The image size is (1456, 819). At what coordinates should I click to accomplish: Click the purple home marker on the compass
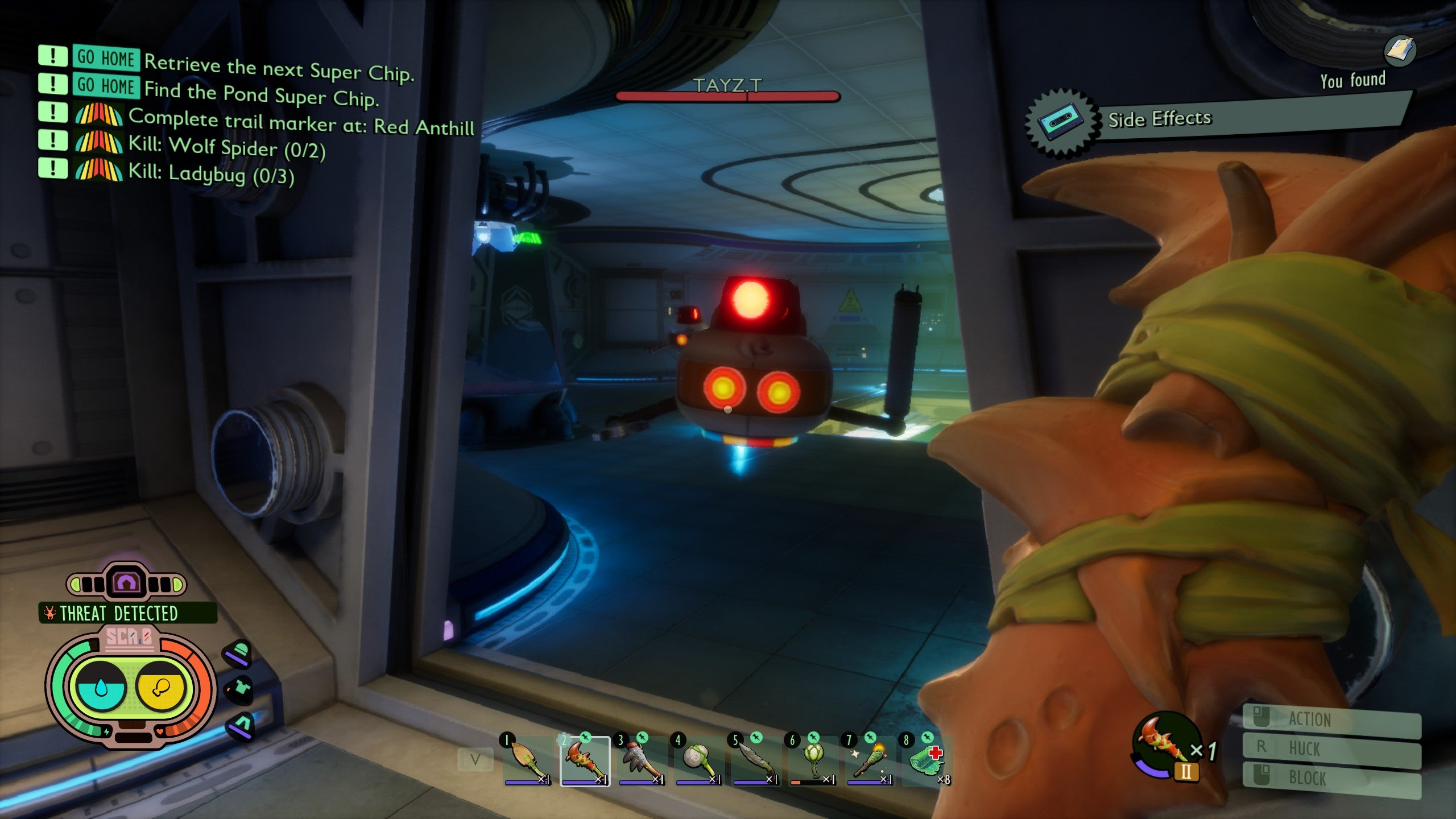[126, 582]
